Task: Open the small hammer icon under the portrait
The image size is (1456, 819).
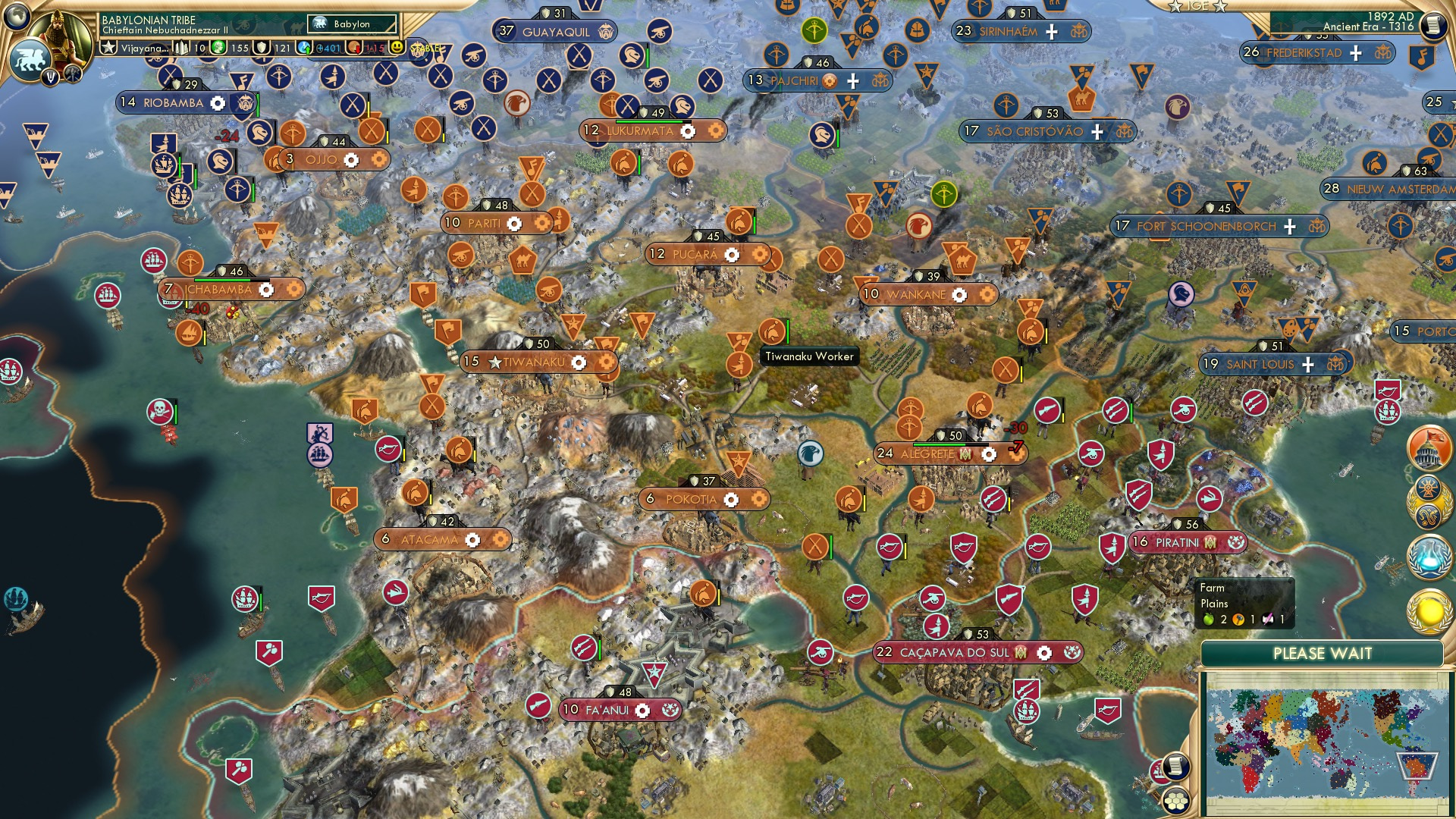Action: click(x=73, y=74)
